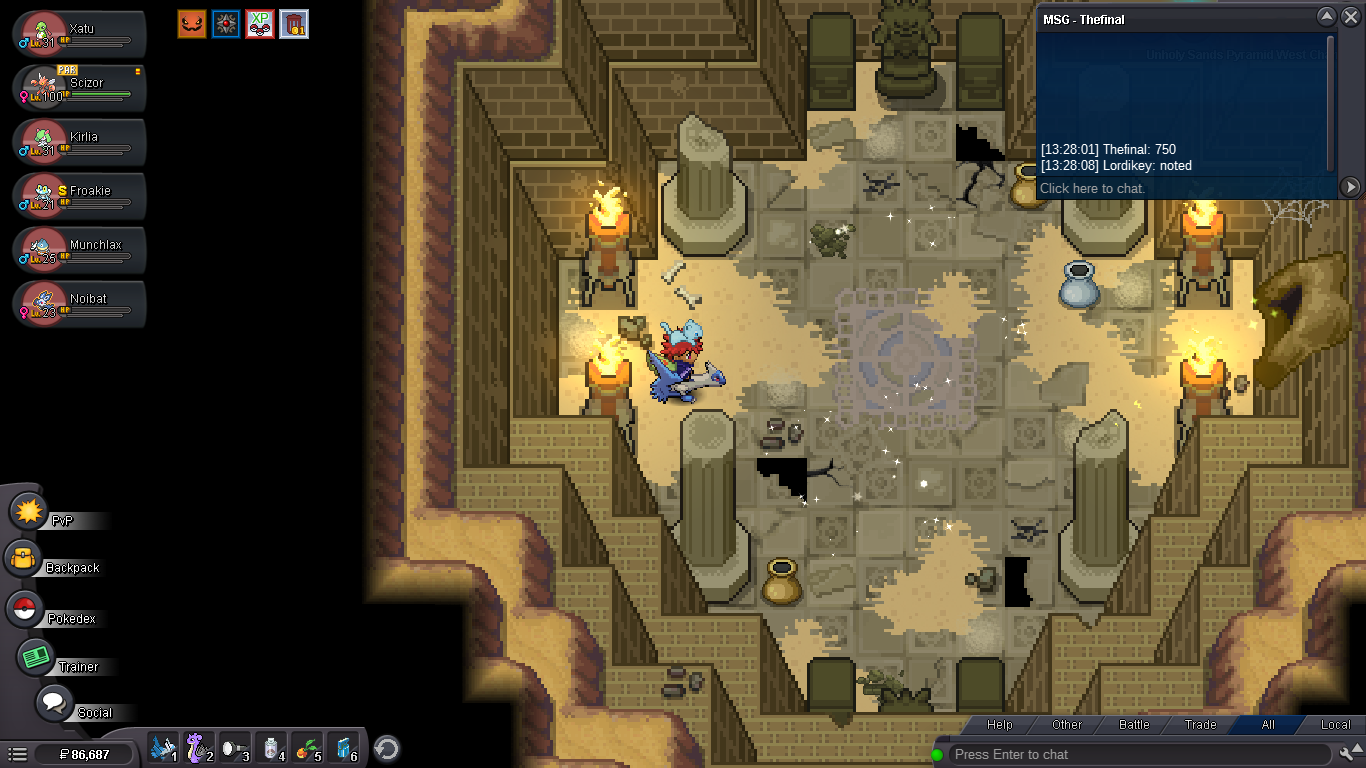Screen dimensions: 1366x768
Task: Switch chat to the Battle tab
Action: point(1133,725)
